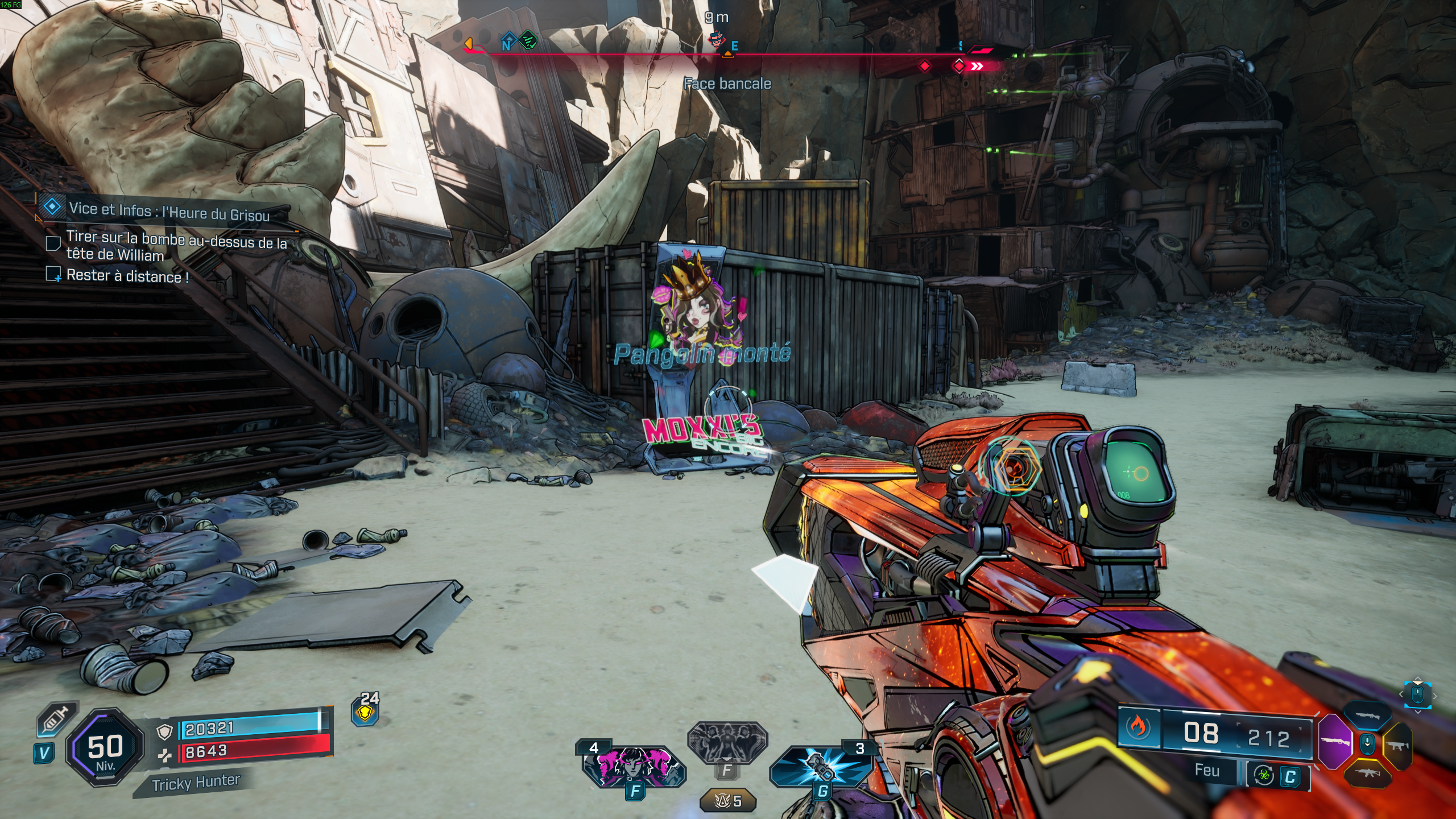
Task: Click the mouse-scroll weapon swap arrow
Action: [x=1368, y=743]
